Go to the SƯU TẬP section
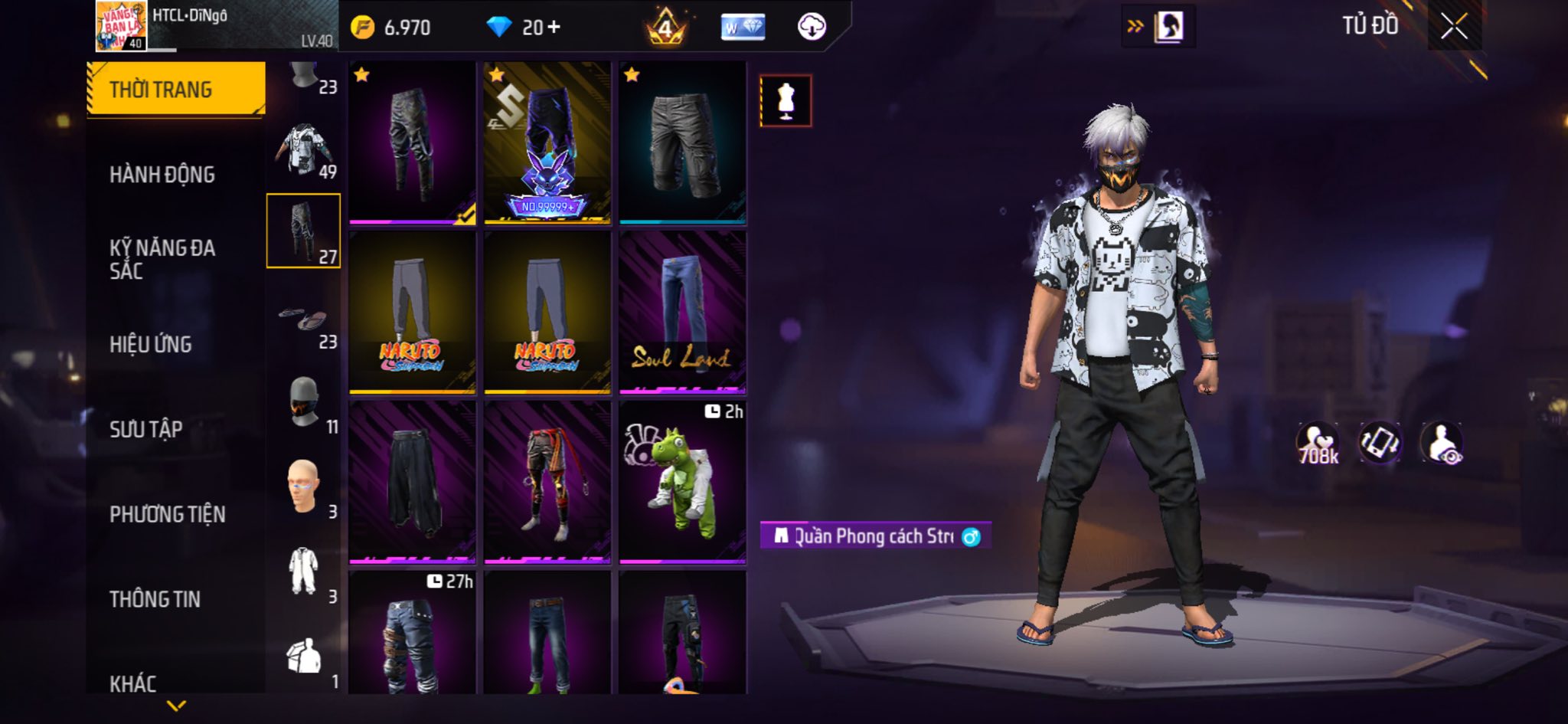1568x724 pixels. coord(146,429)
